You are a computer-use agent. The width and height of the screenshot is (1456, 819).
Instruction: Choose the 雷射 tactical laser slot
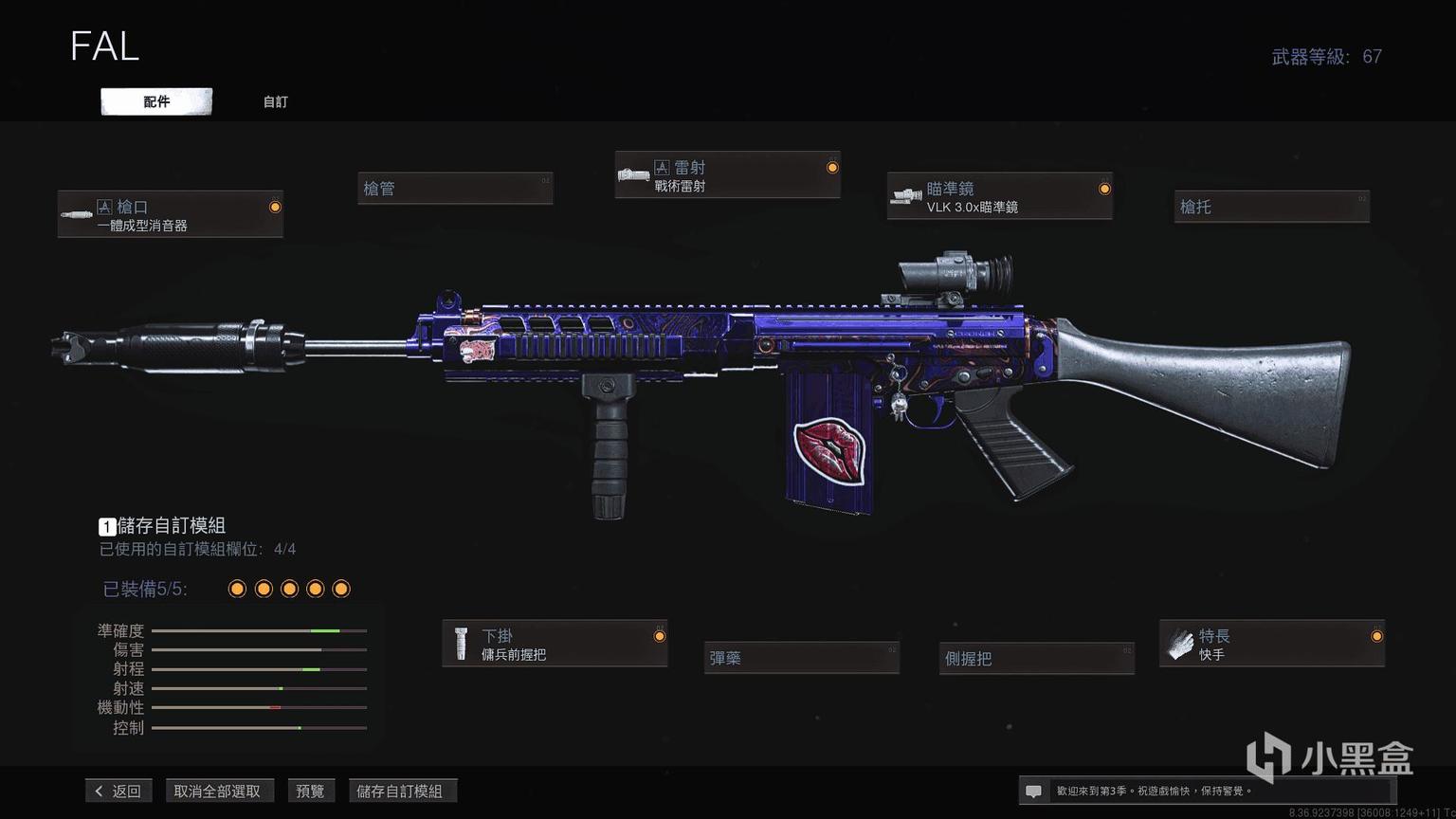pyautogui.click(x=727, y=175)
